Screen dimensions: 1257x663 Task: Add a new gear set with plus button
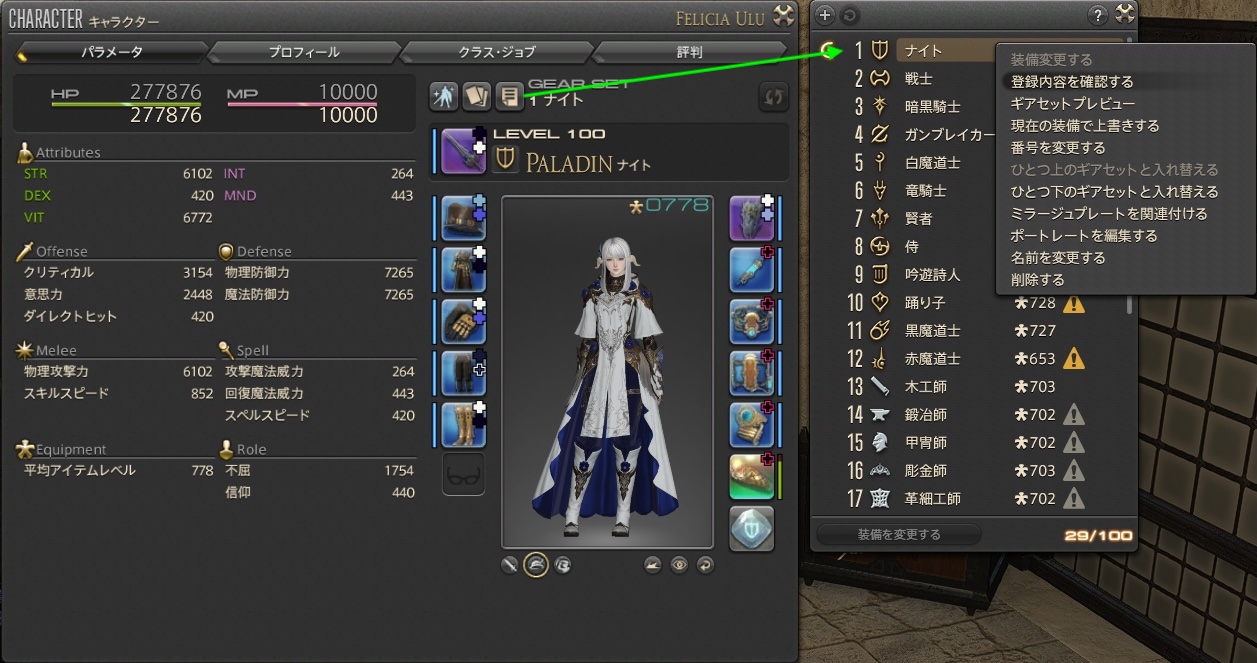[824, 15]
